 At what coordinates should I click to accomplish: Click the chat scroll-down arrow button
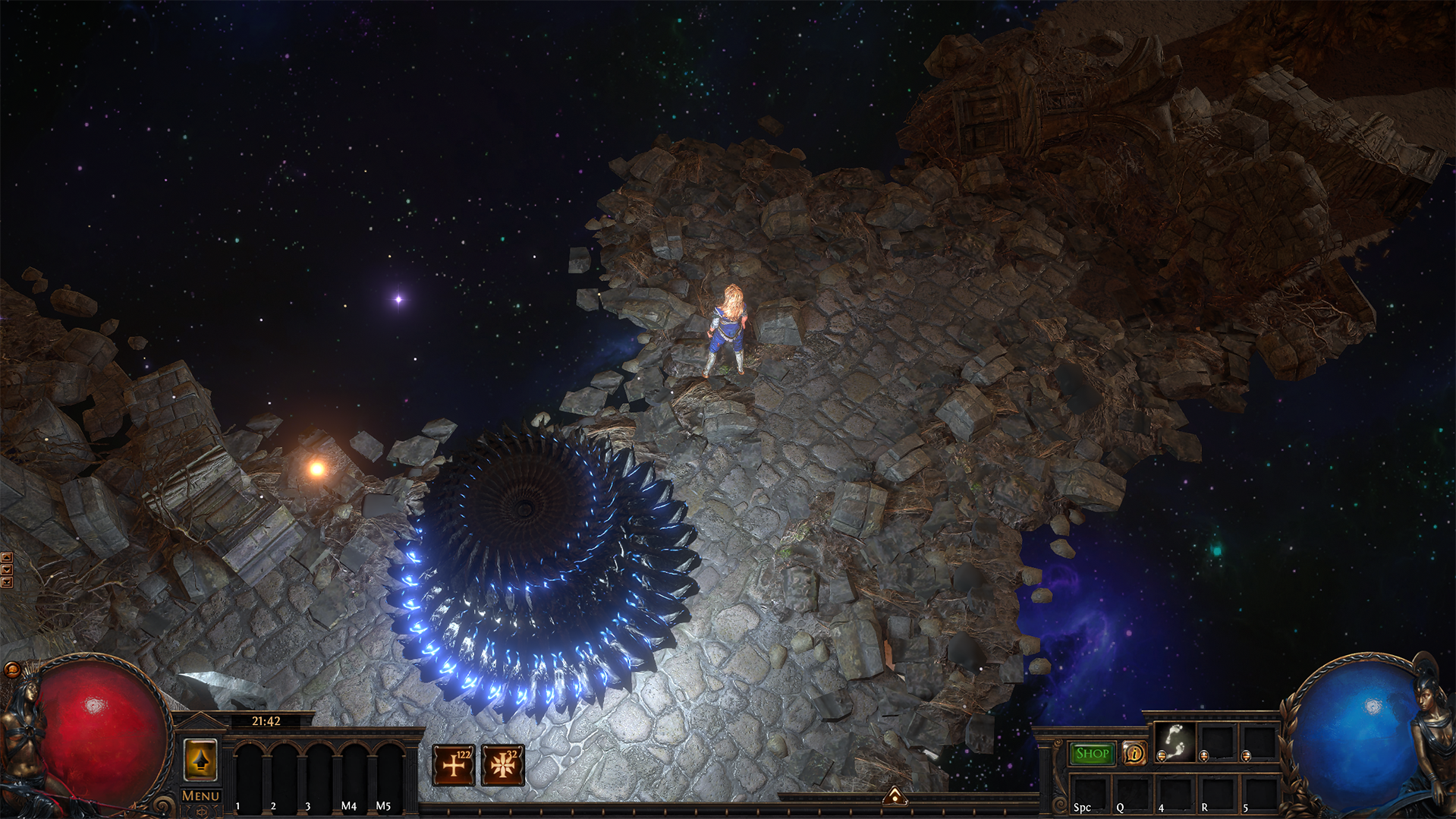pos(7,570)
